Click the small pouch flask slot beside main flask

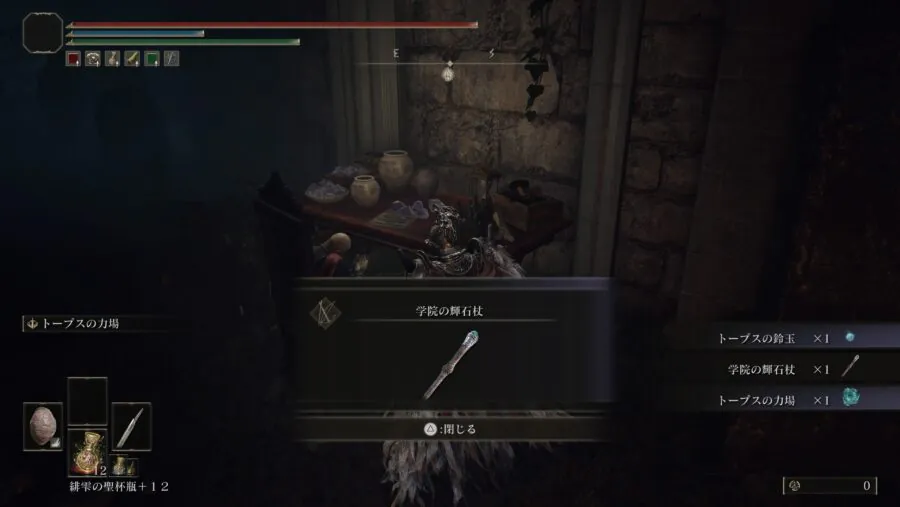121,465
